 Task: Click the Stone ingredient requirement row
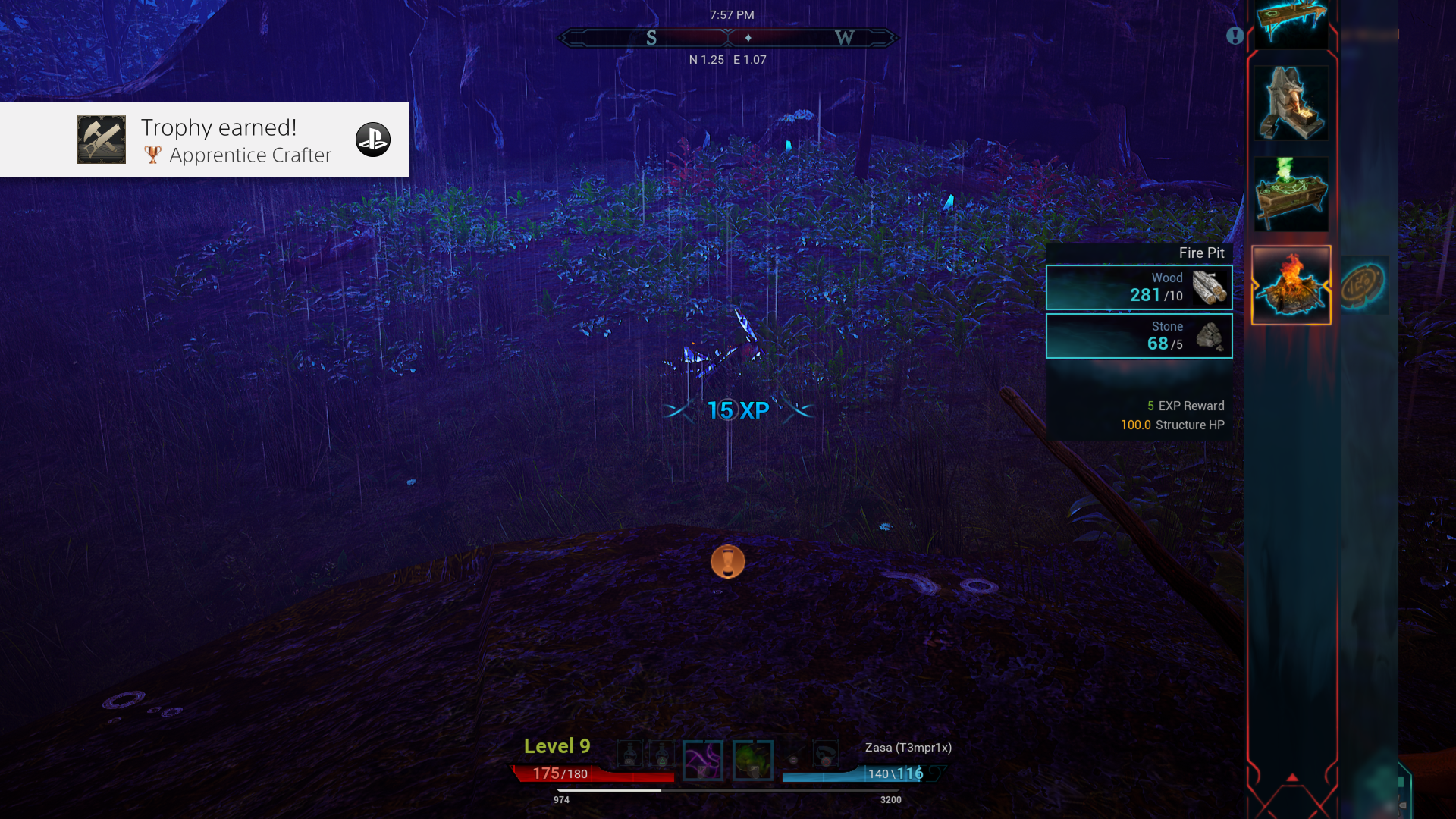(1139, 336)
